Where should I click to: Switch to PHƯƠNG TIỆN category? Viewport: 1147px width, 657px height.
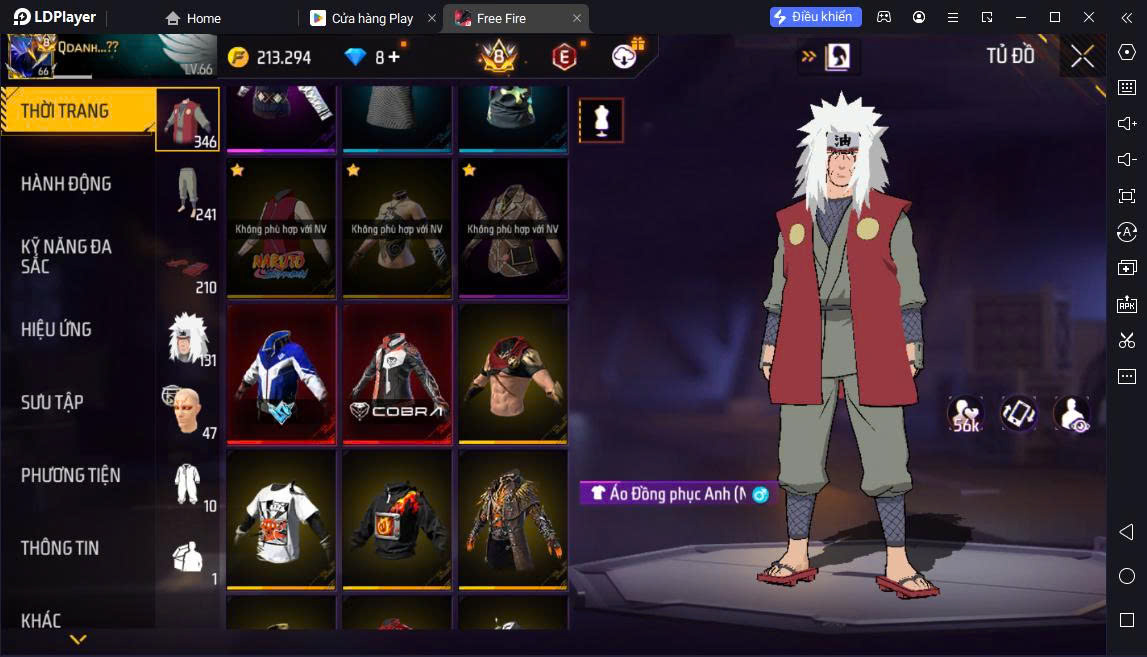click(x=70, y=475)
